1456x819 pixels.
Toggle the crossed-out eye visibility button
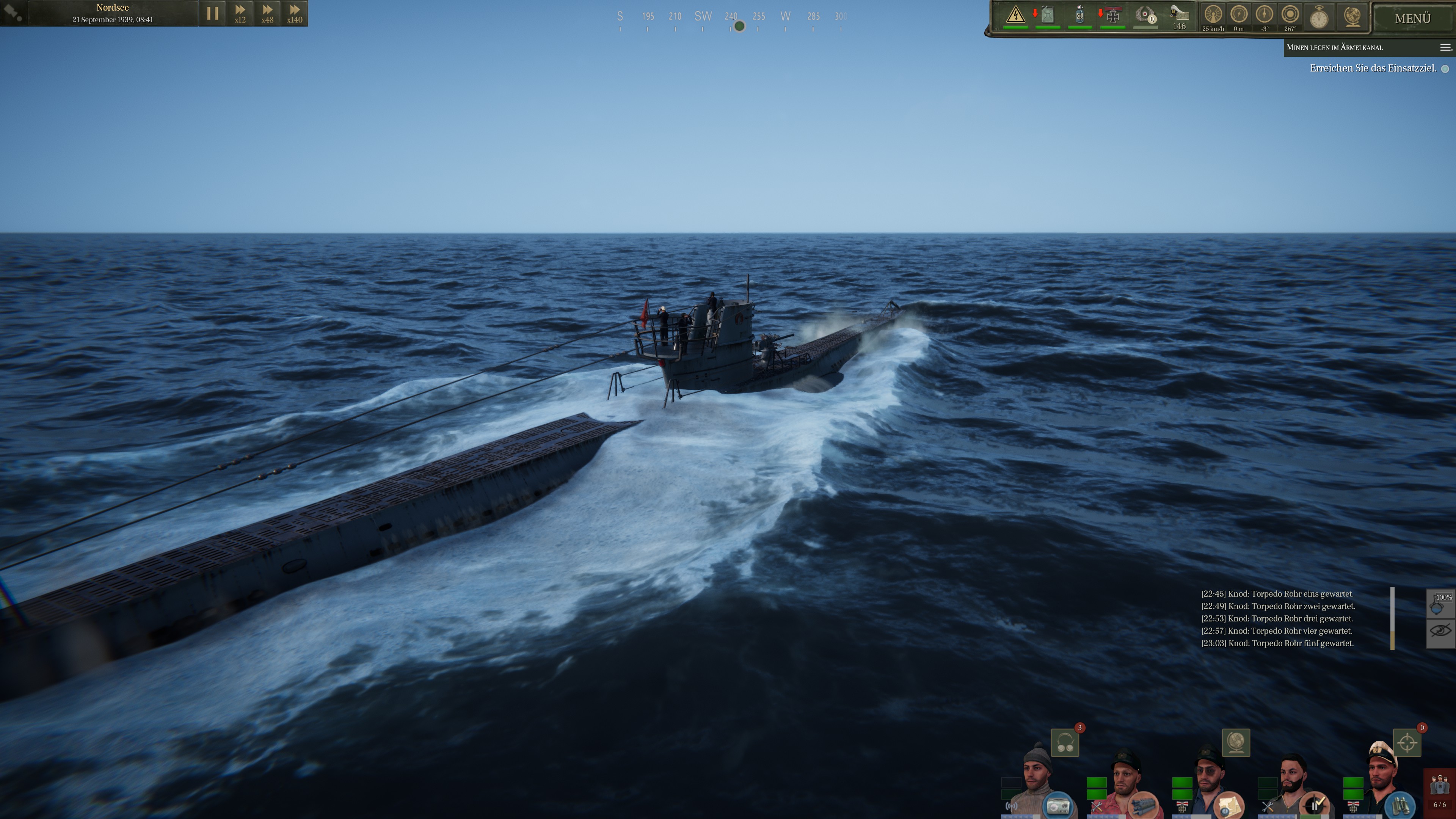[1440, 631]
